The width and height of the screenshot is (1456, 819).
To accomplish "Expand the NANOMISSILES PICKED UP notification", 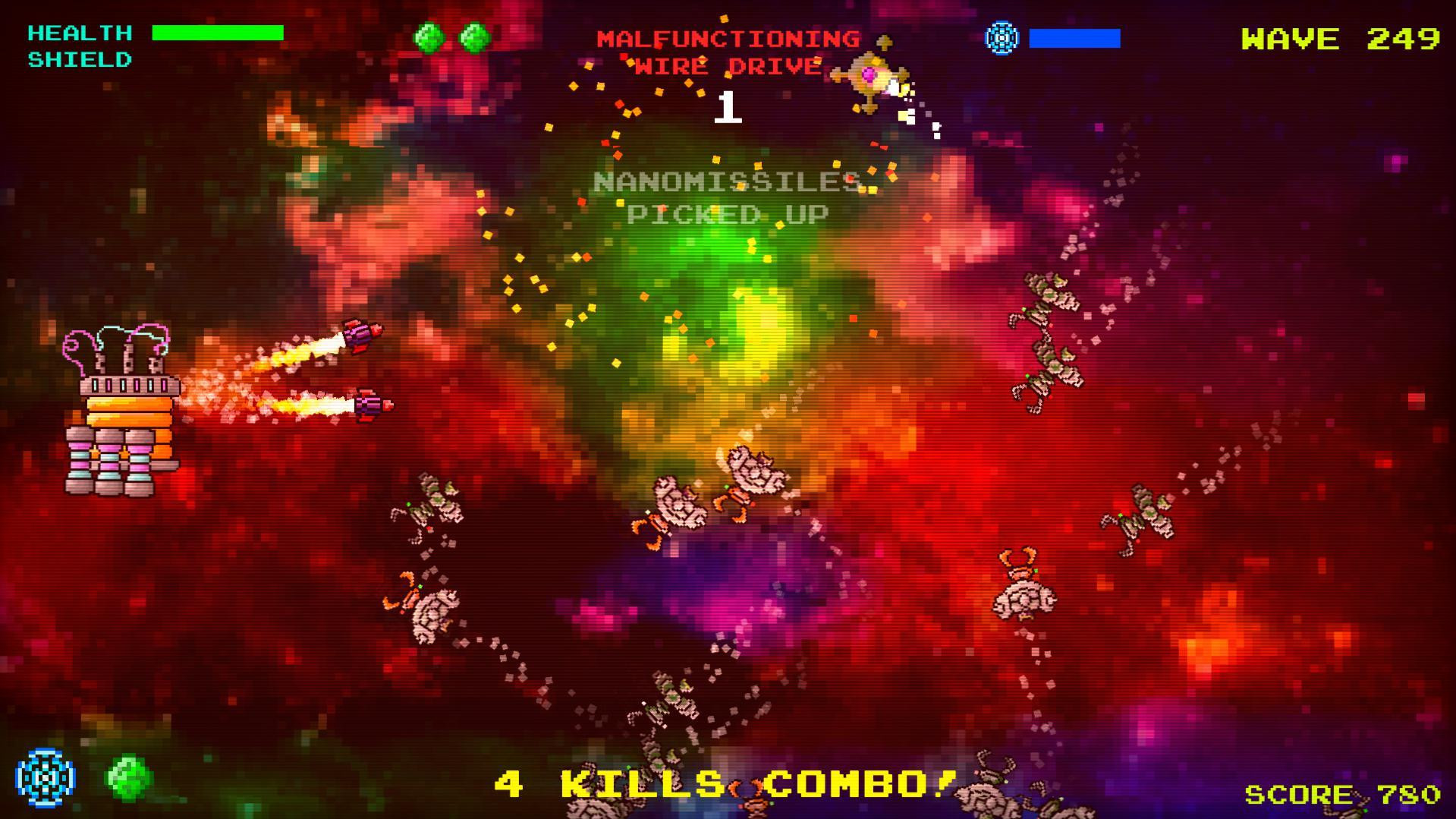I will point(723,196).
